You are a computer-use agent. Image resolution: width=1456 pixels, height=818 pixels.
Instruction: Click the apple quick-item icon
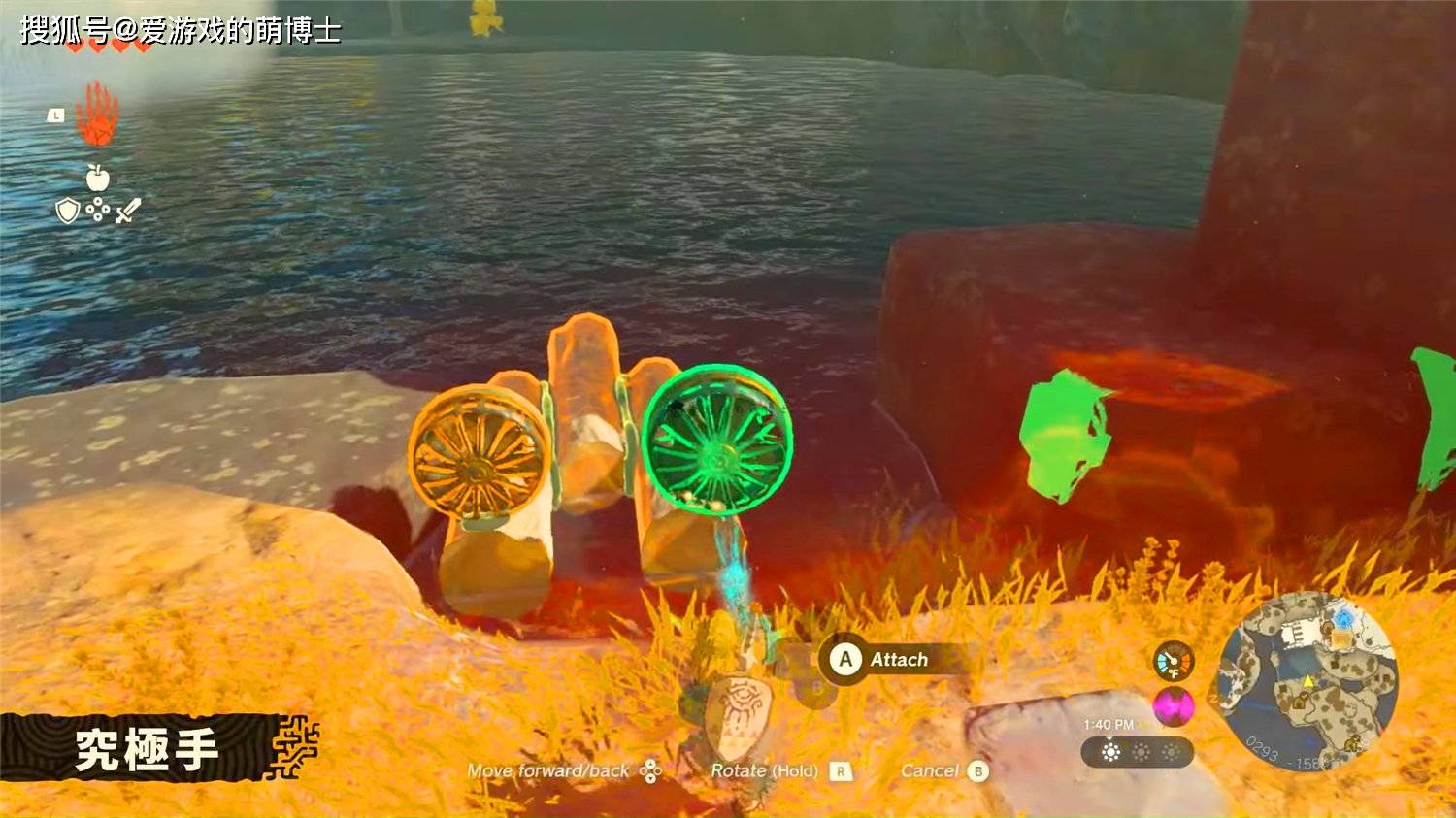(x=97, y=178)
